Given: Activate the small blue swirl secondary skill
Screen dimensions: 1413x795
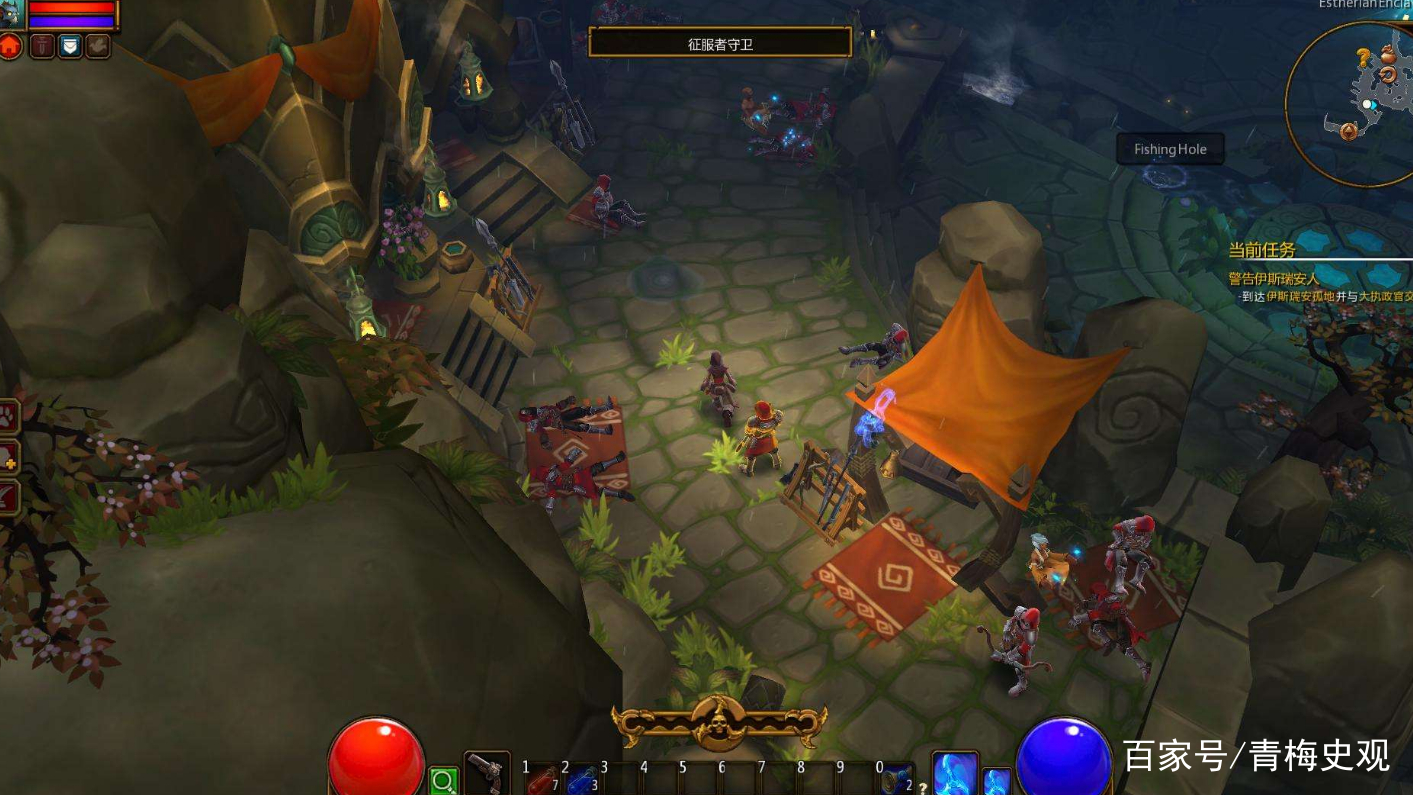Looking at the screenshot, I should [x=996, y=781].
